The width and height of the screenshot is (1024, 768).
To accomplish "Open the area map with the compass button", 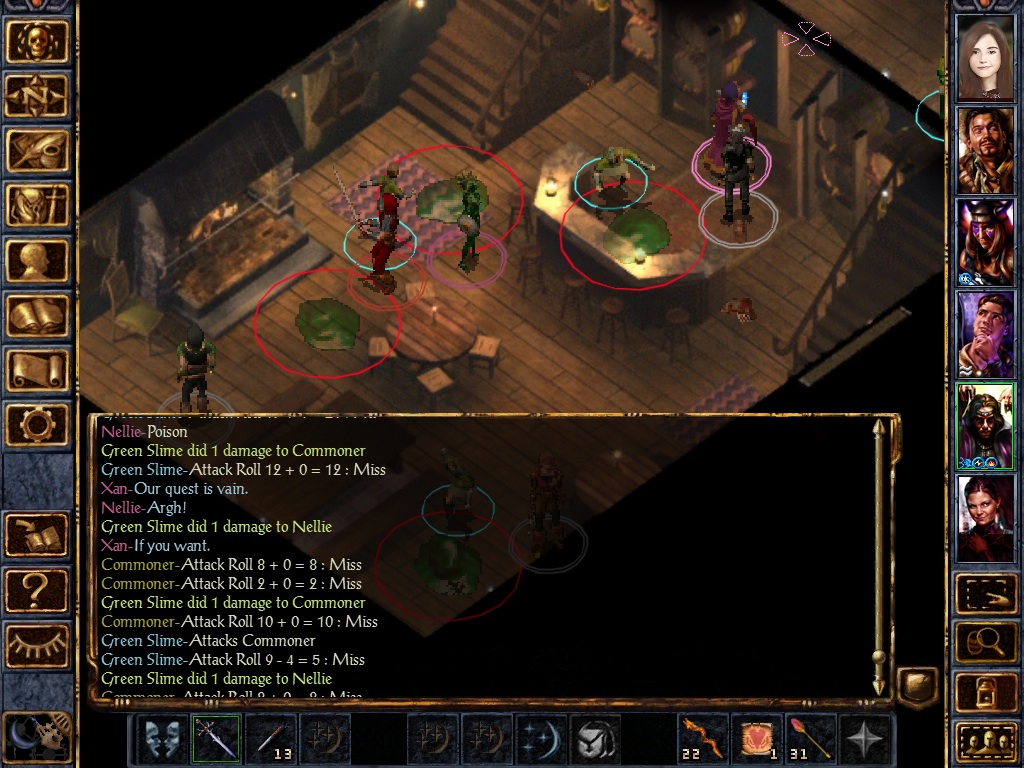I will tap(38, 96).
